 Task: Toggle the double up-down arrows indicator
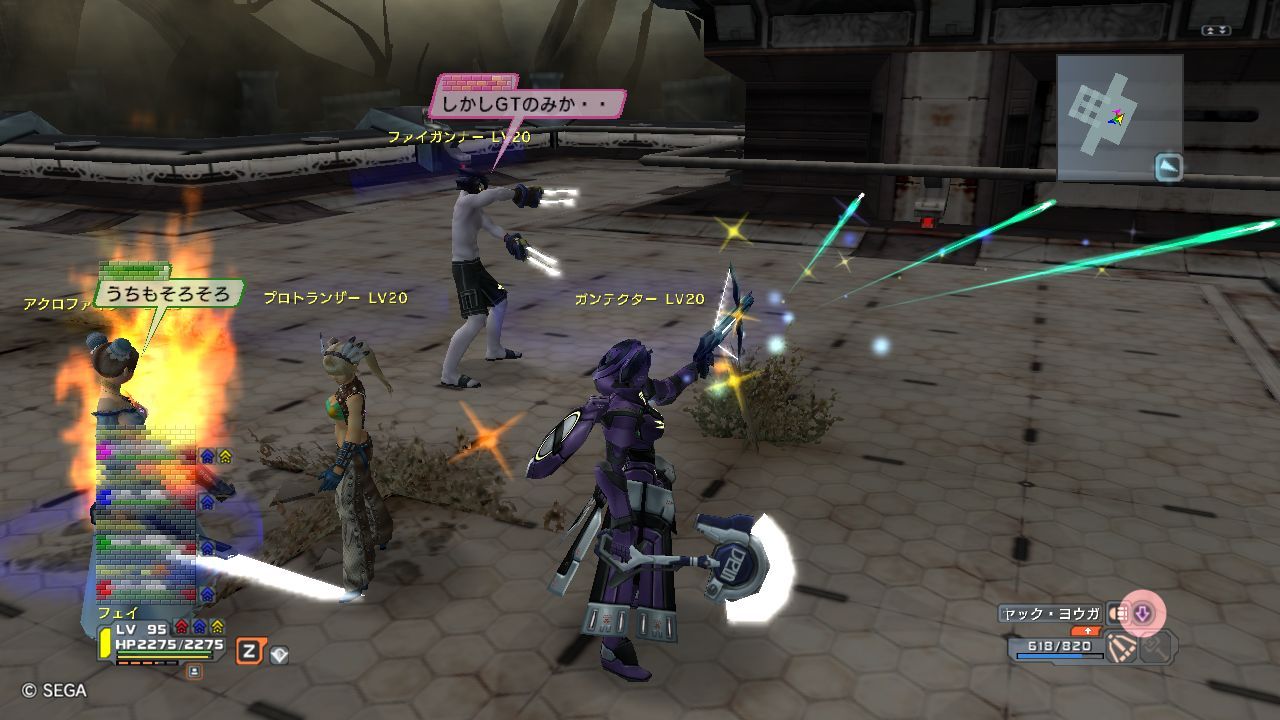point(1215,31)
